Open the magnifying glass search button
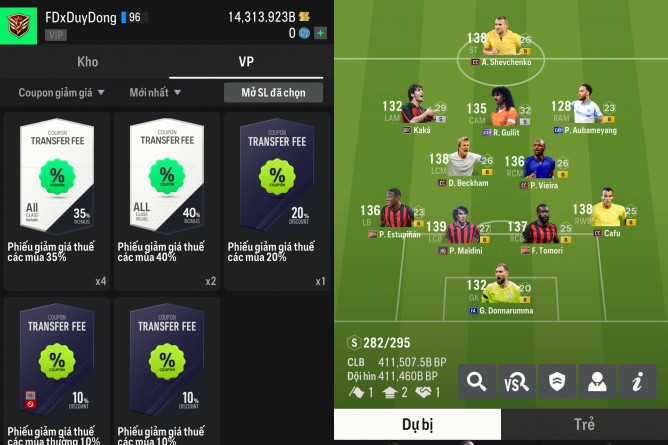Image resolution: width=668 pixels, height=445 pixels. (x=478, y=382)
